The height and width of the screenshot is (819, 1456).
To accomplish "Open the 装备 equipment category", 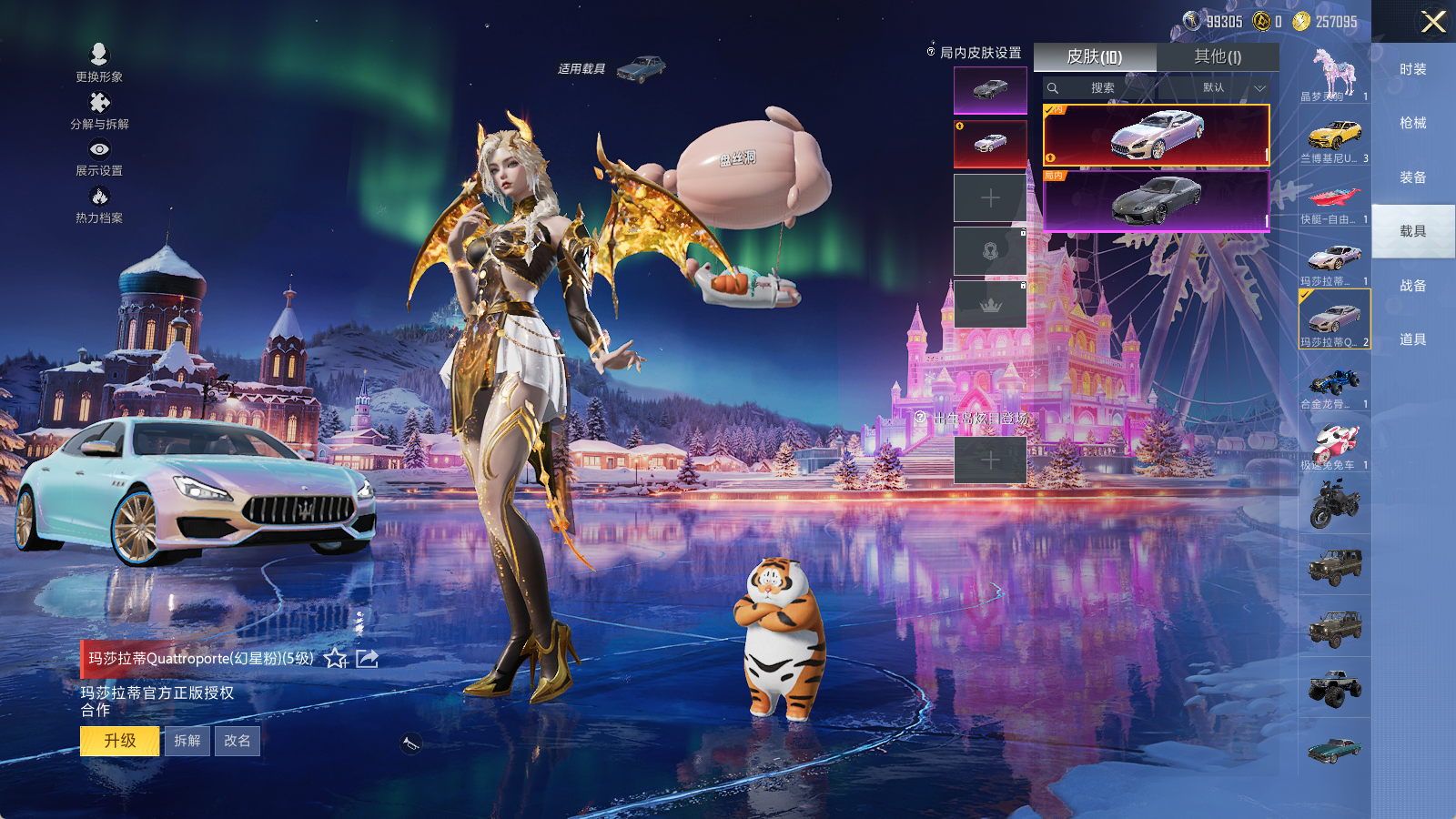I will (1412, 177).
